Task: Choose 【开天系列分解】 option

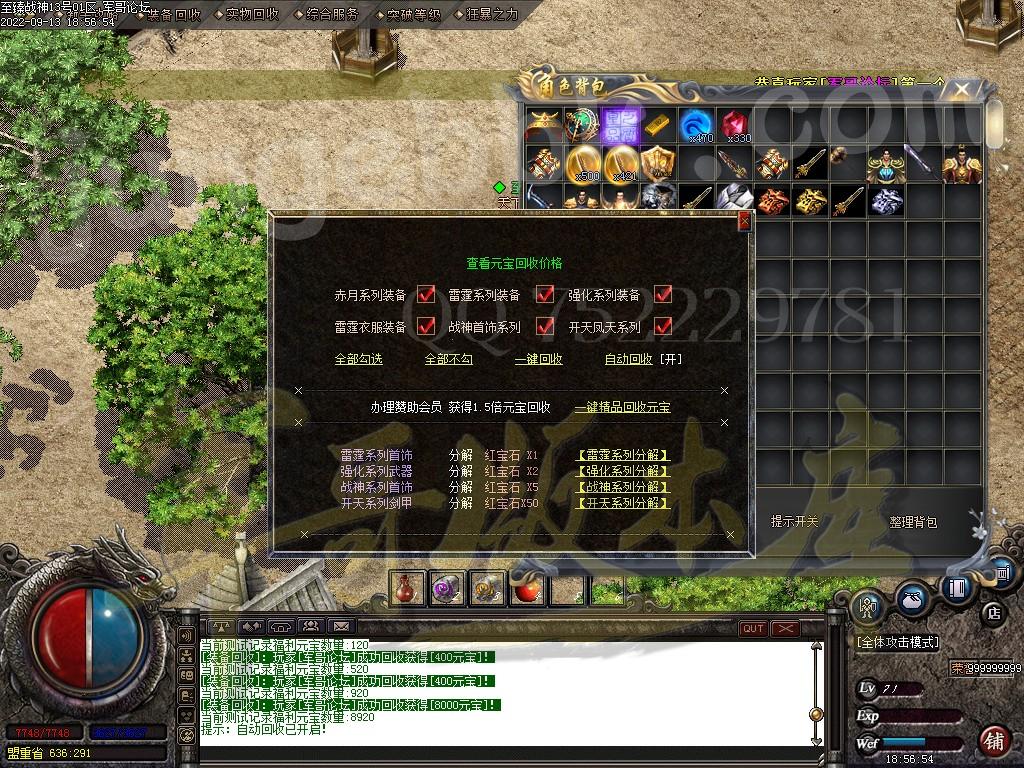Action: pos(622,503)
